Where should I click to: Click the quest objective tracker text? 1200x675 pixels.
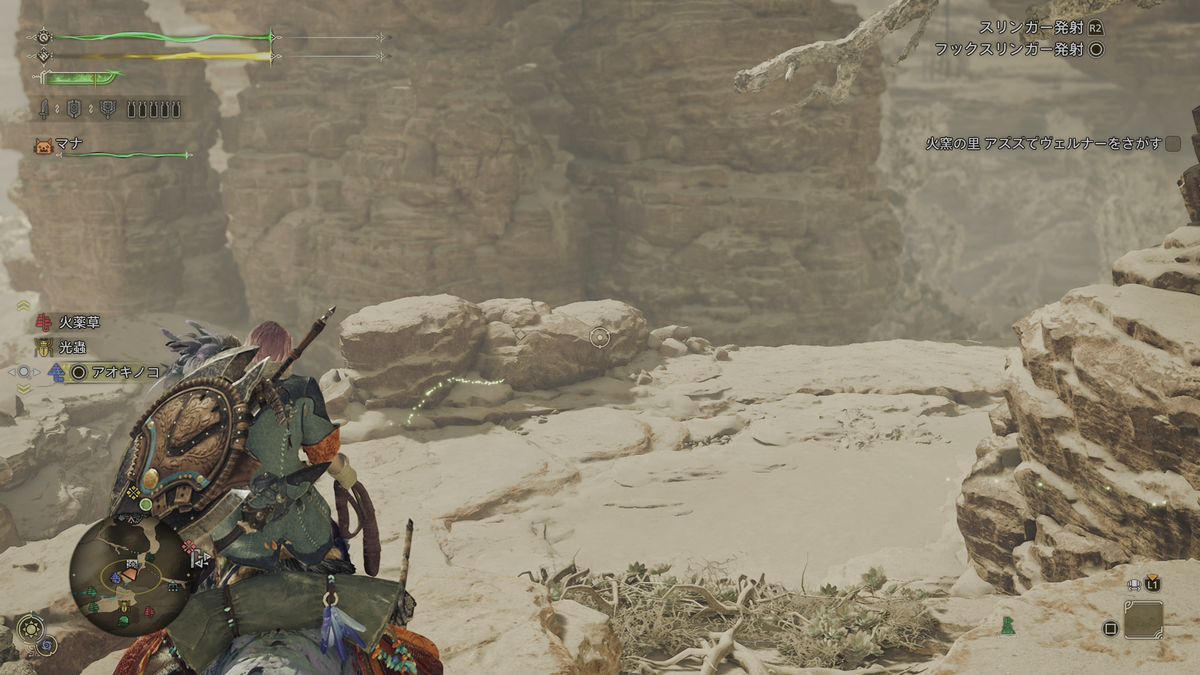(1044, 144)
